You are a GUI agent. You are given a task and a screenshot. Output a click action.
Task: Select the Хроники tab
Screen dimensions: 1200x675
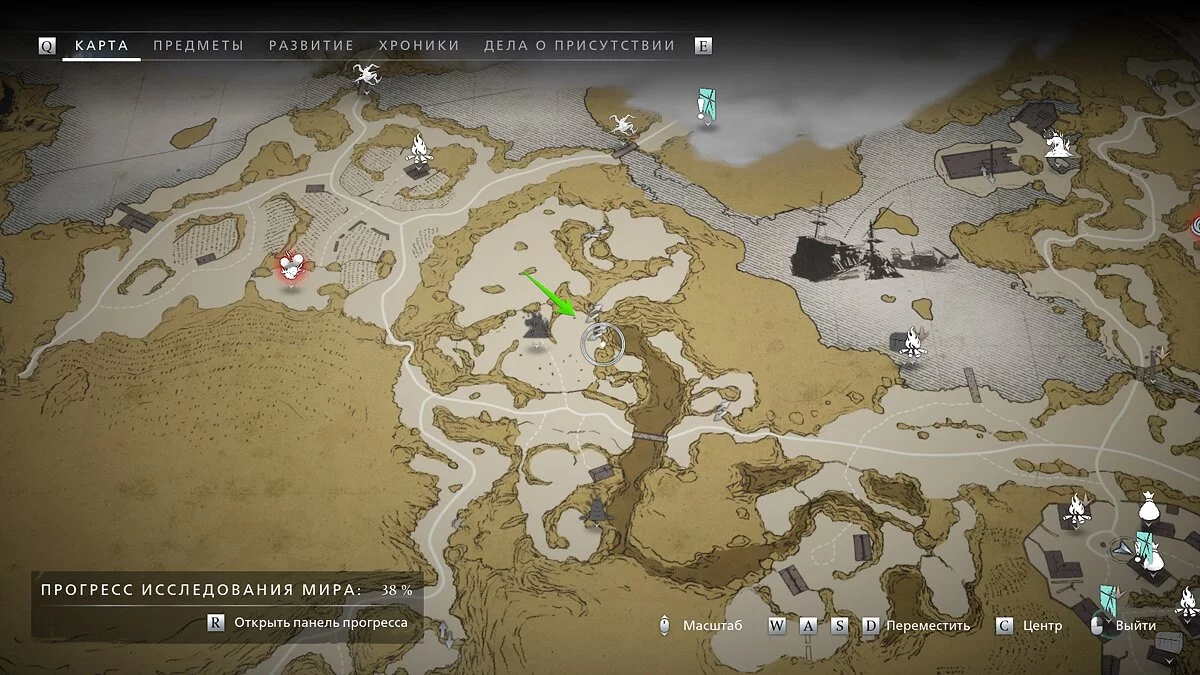tap(419, 46)
